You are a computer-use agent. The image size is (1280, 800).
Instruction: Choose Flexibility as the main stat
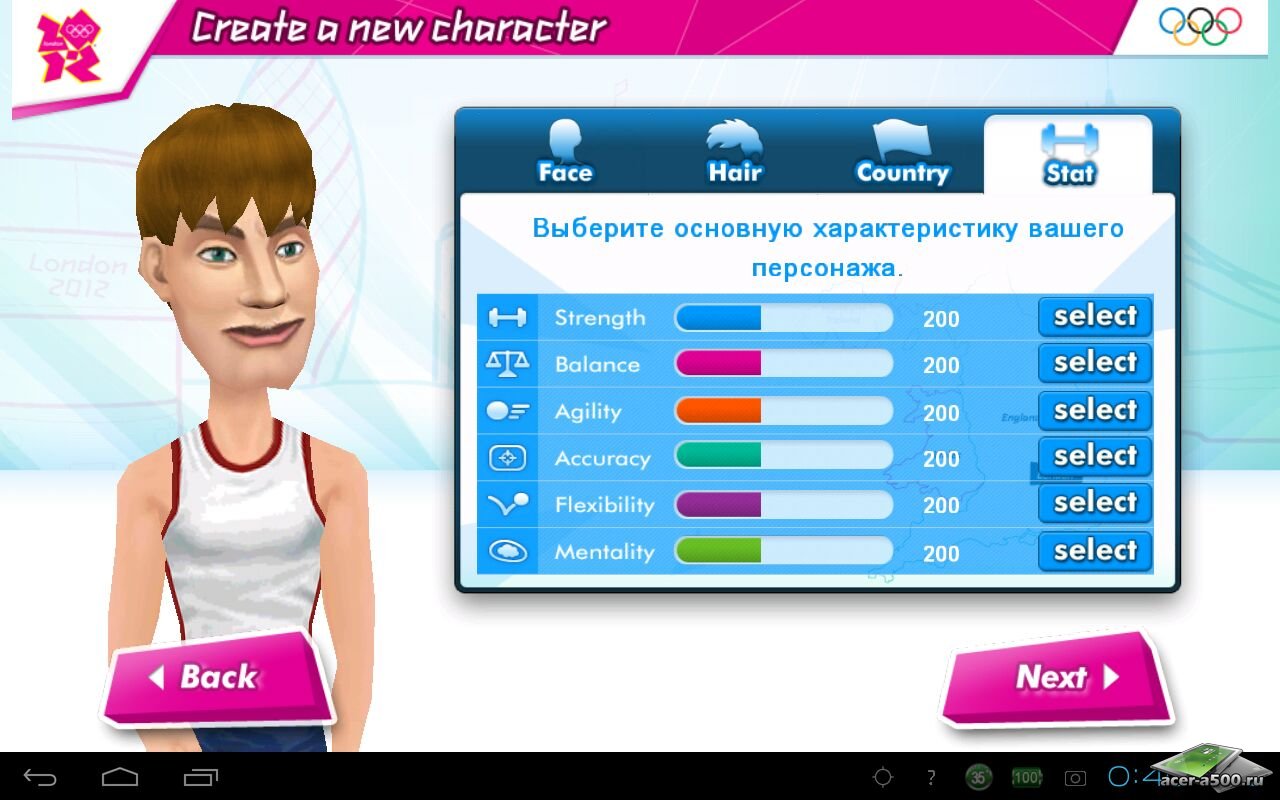(1095, 503)
